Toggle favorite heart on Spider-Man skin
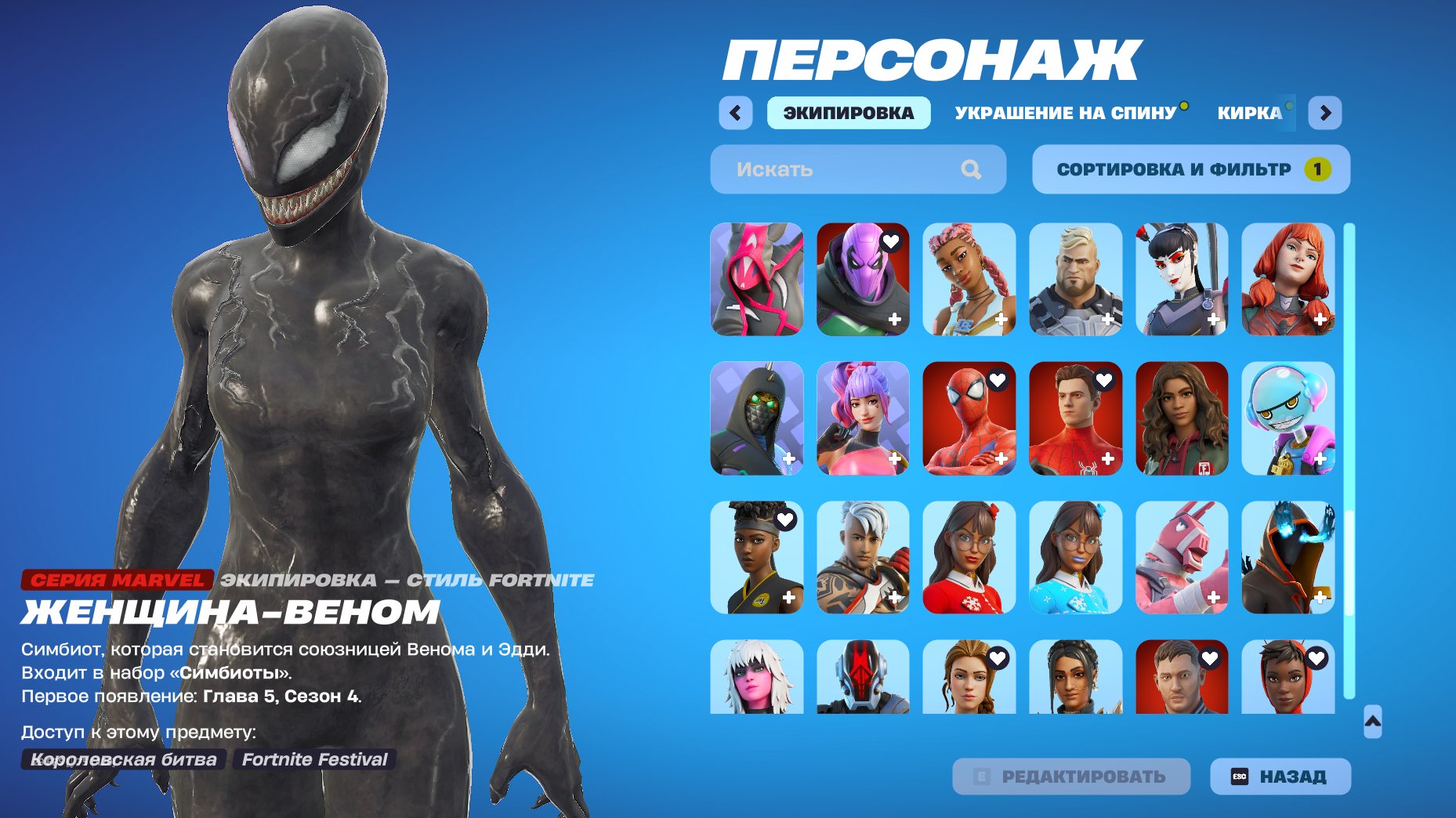This screenshot has height=818, width=1456. pos(997,382)
